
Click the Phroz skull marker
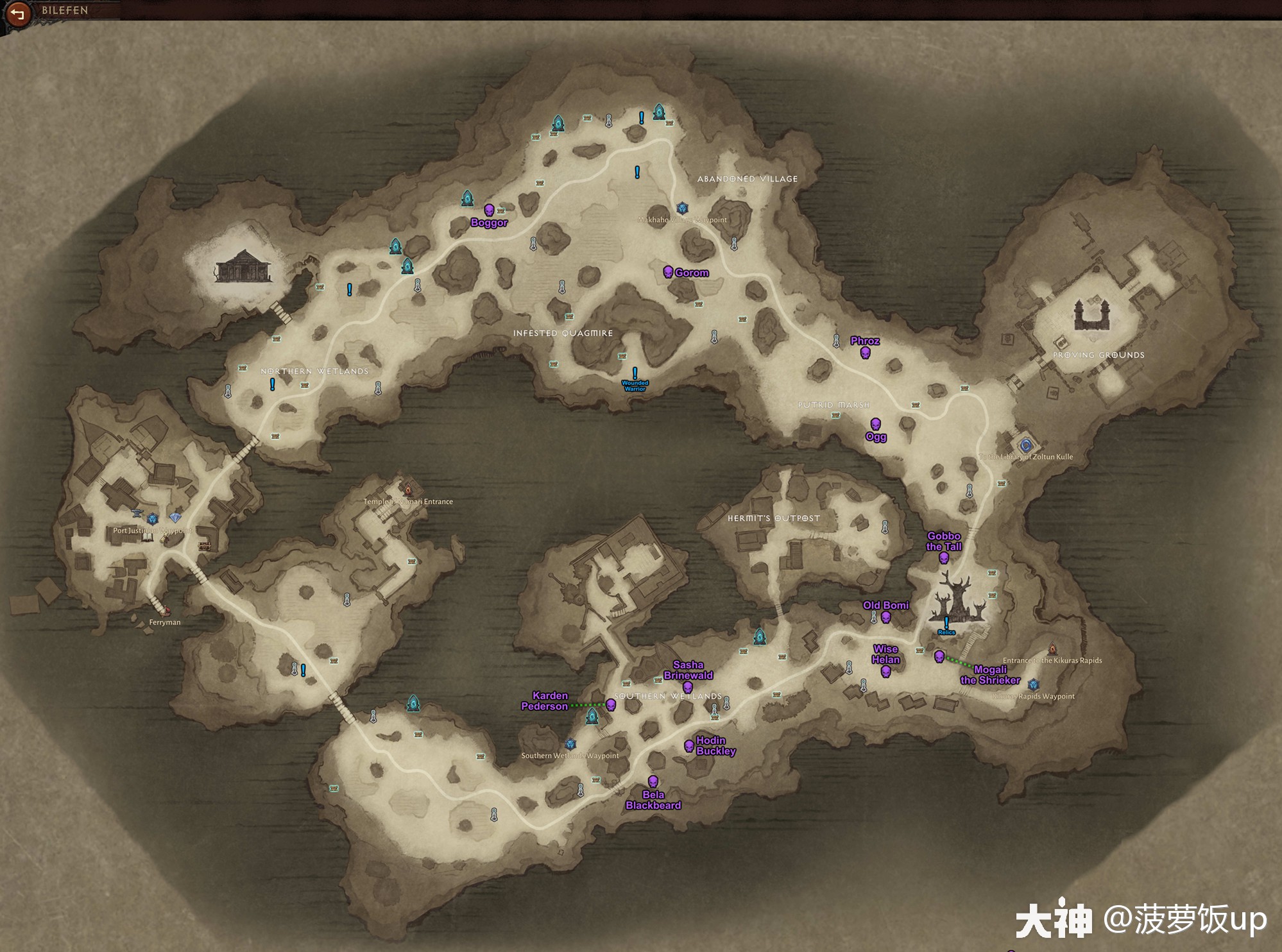(x=865, y=352)
